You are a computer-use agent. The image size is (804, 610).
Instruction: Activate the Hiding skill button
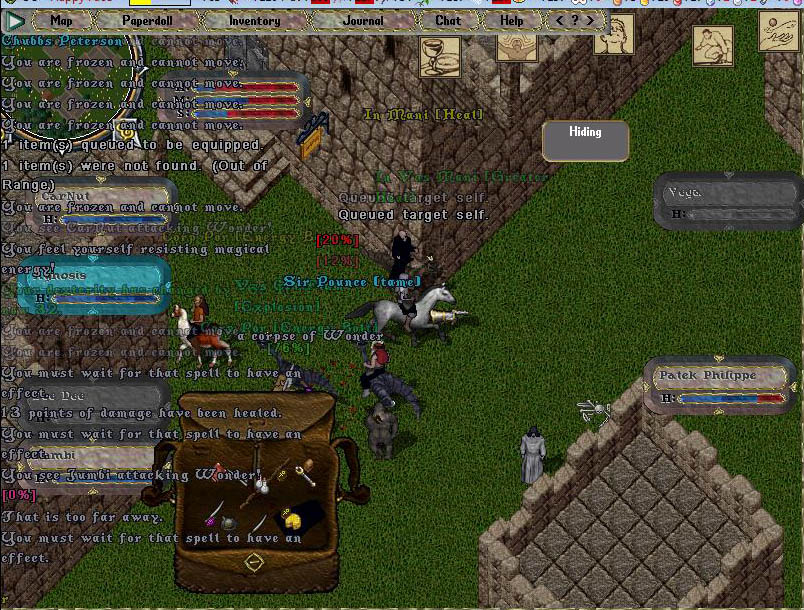[x=585, y=140]
